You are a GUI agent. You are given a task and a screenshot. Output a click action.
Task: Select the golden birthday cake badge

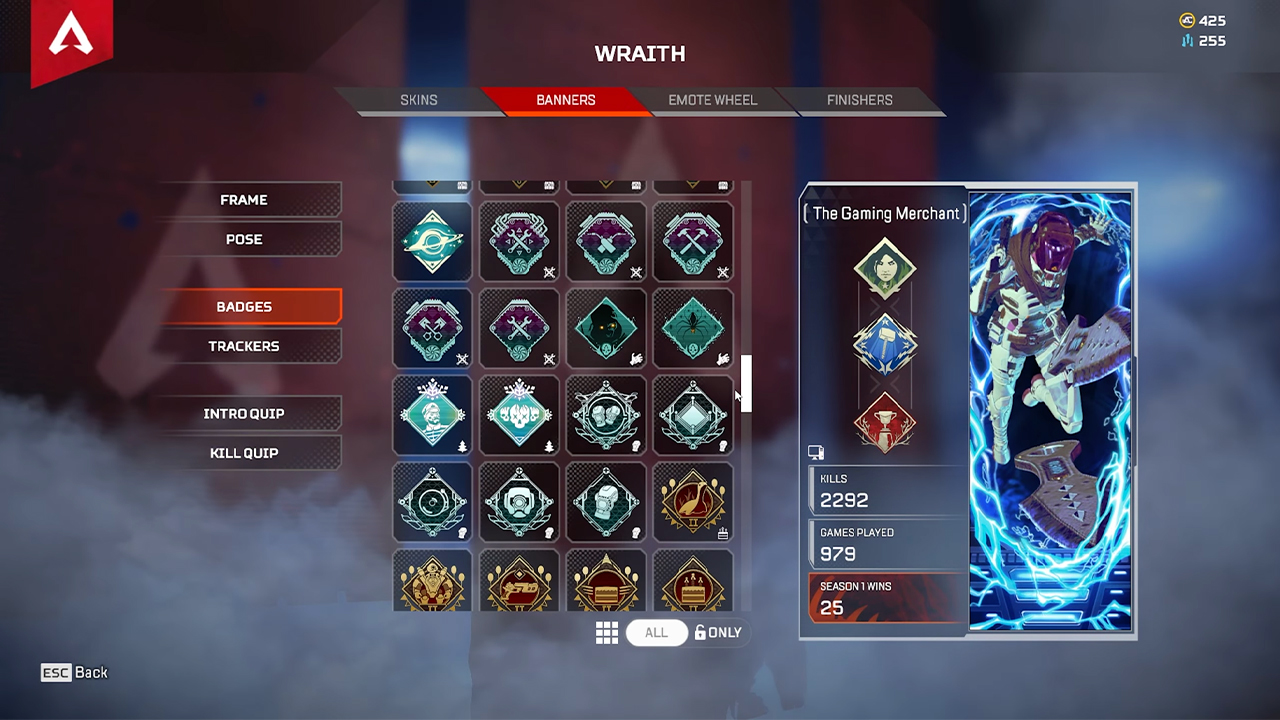click(x=693, y=589)
